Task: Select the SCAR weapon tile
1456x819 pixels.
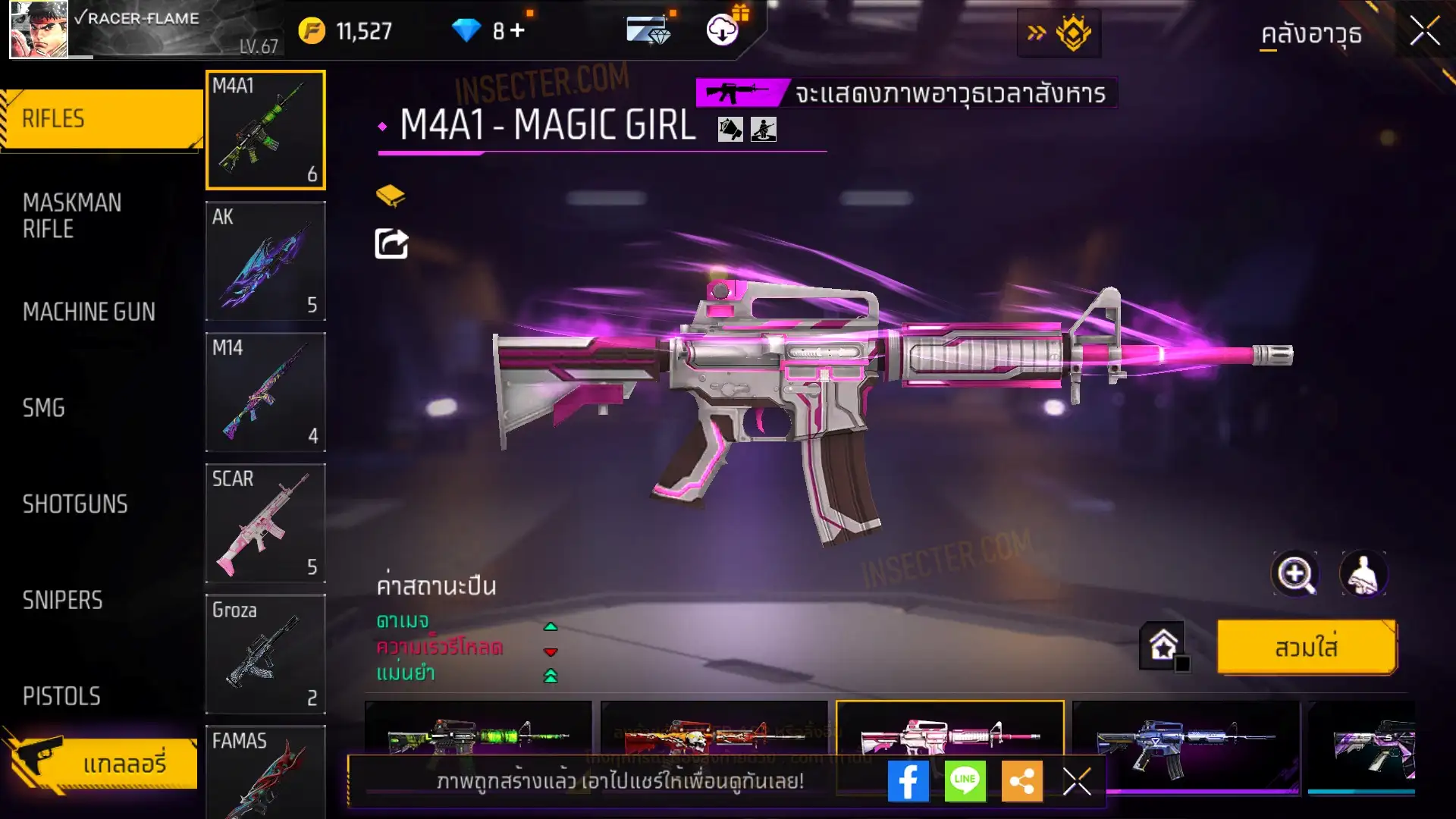Action: [x=265, y=523]
